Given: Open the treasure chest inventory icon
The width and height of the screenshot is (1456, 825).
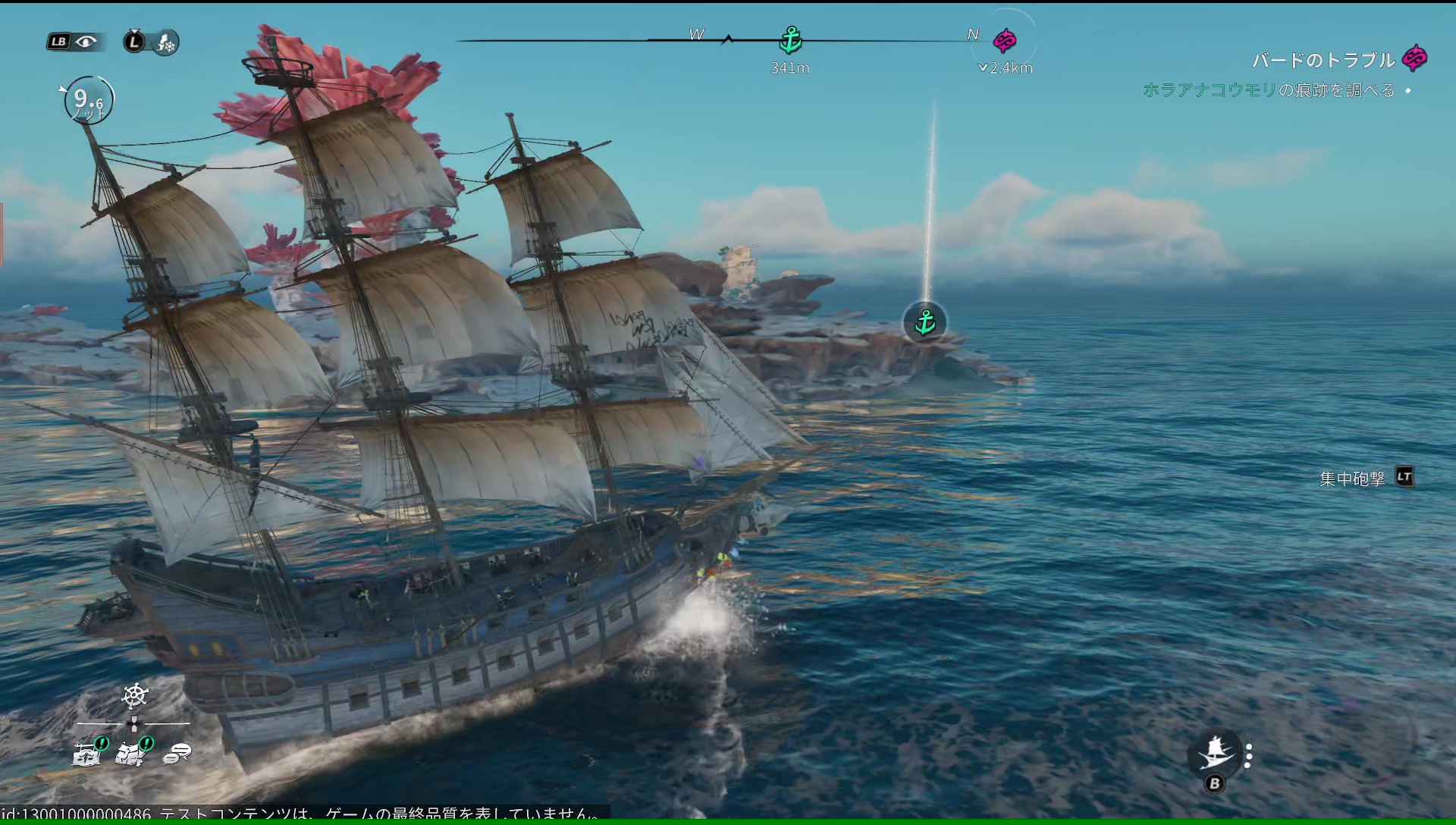Looking at the screenshot, I should point(87,752).
